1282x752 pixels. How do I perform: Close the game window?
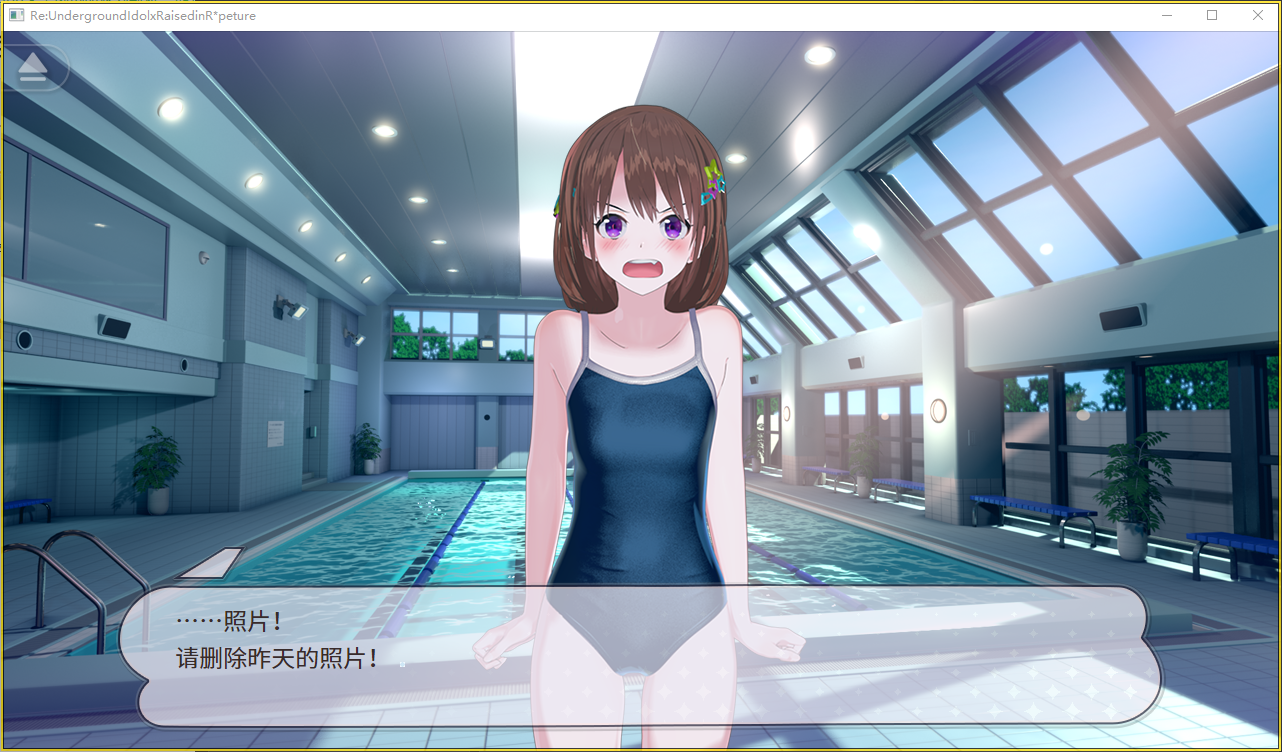click(x=1257, y=15)
